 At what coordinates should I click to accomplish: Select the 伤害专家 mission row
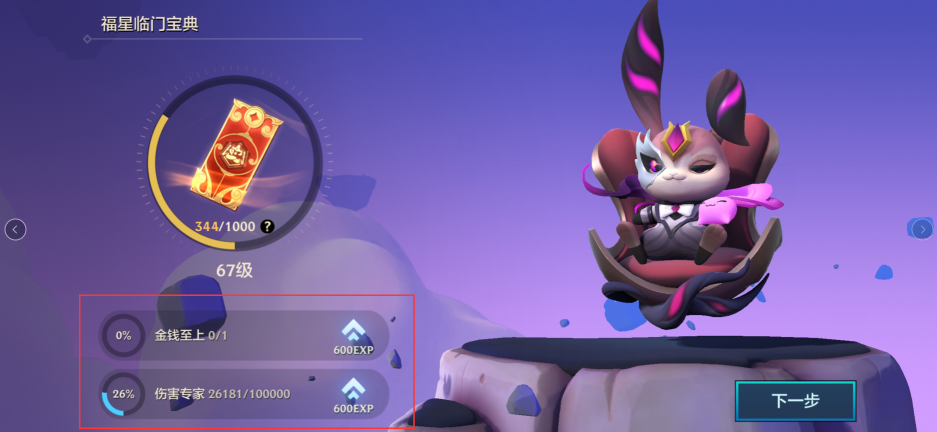[x=244, y=393]
